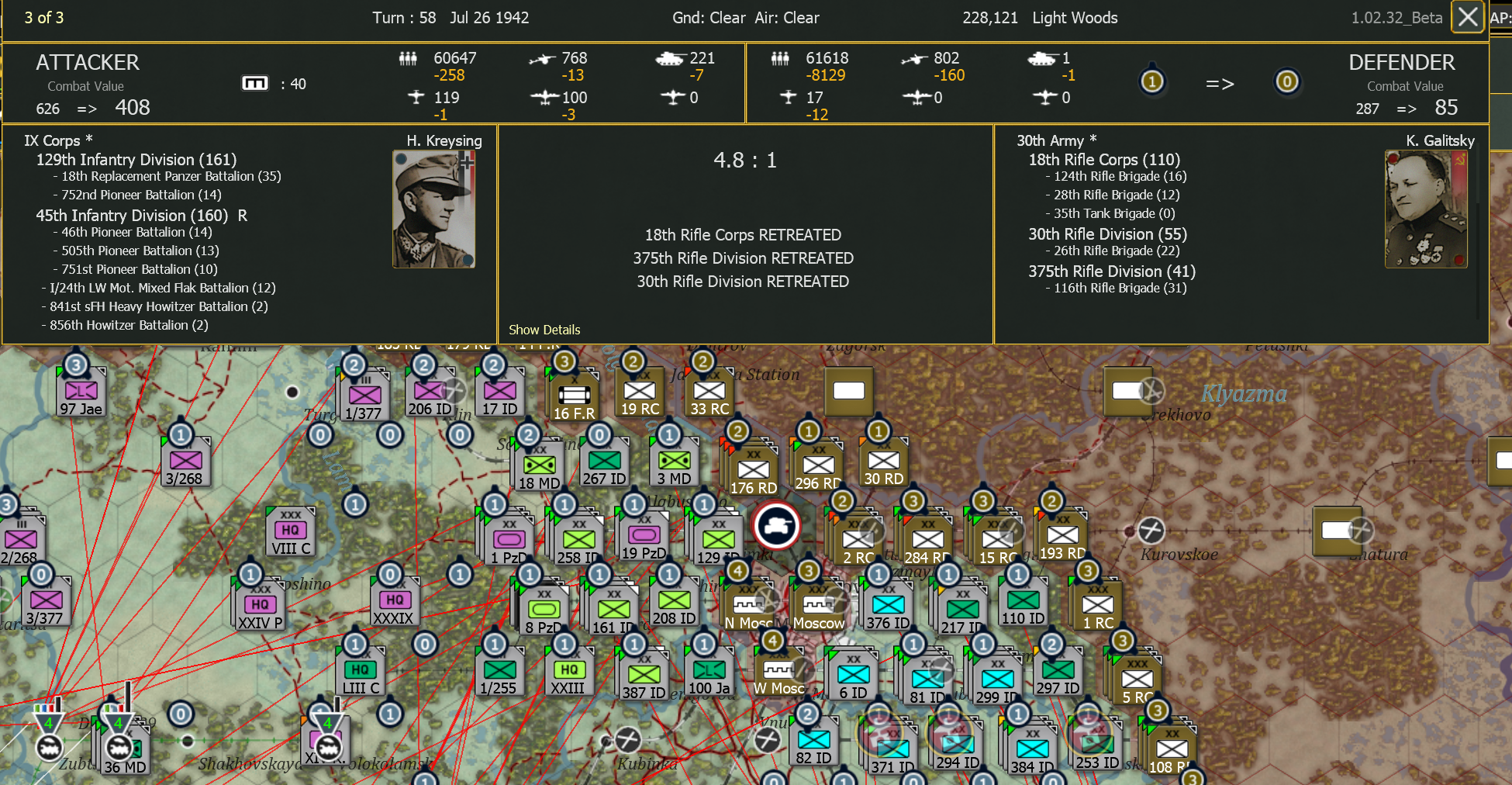Click H. Kreysing's commander portrait
Image resolution: width=1512 pixels, height=785 pixels.
tap(435, 208)
